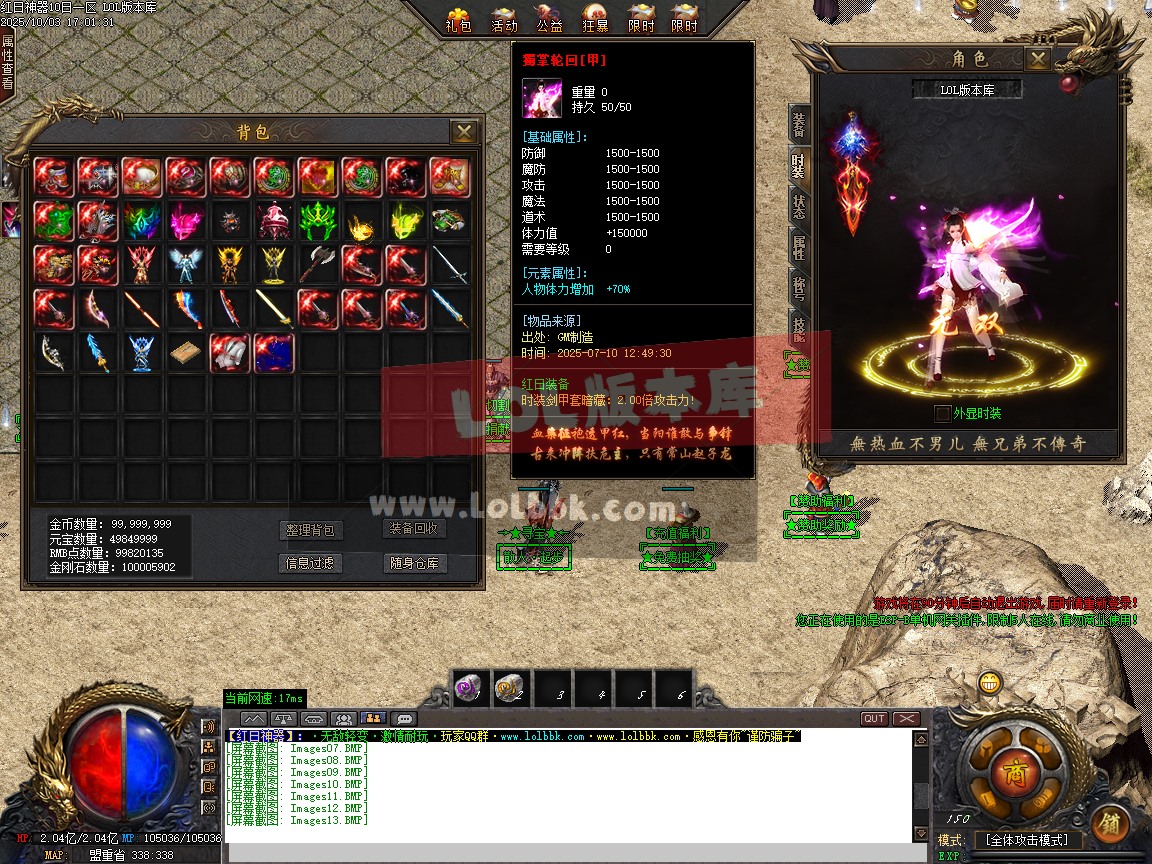This screenshot has width=1152, height=864.
Task: Toggle the 外显时装 costume display checkbox
Action: pyautogui.click(x=942, y=414)
